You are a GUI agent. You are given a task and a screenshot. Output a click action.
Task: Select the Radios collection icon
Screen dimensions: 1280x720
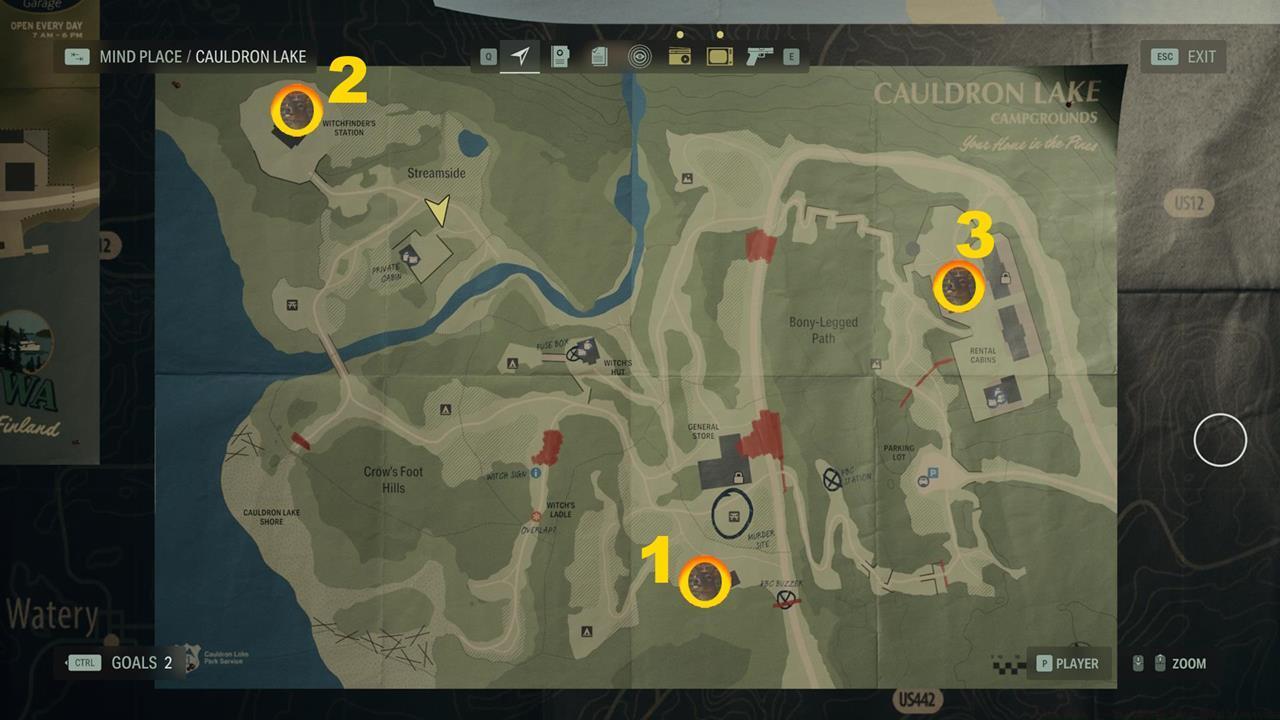[681, 57]
